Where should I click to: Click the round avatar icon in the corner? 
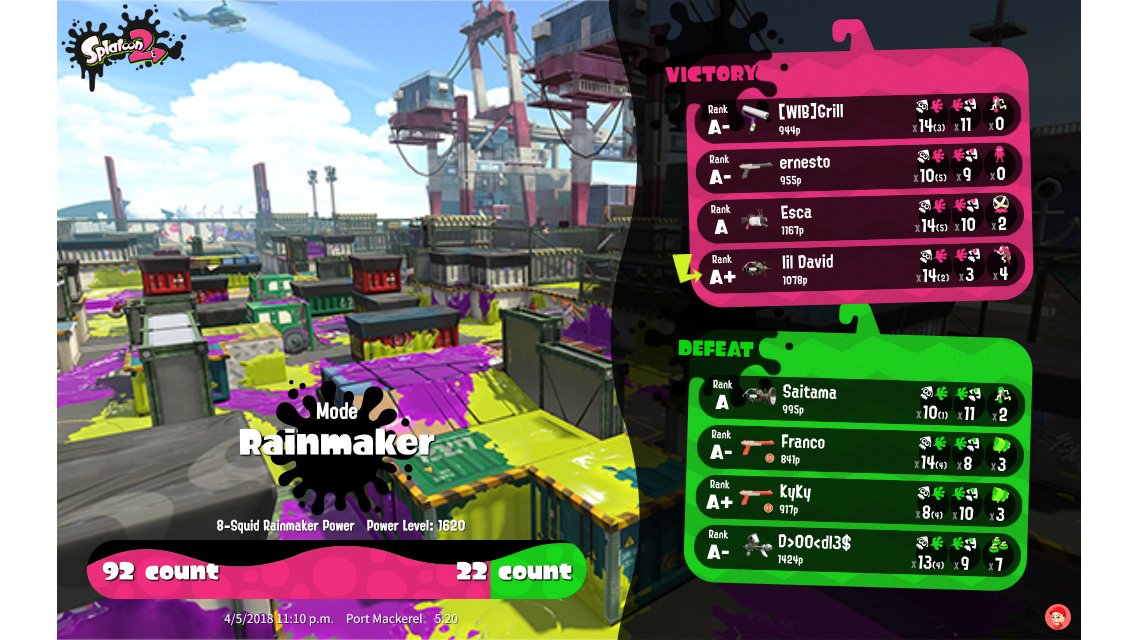[x=1056, y=616]
